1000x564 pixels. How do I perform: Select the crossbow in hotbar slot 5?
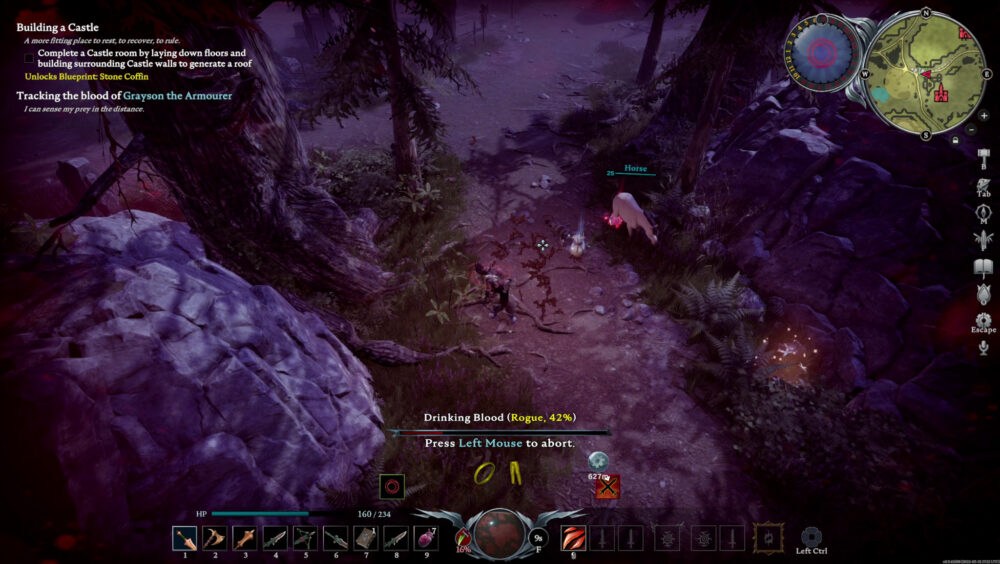[305, 539]
